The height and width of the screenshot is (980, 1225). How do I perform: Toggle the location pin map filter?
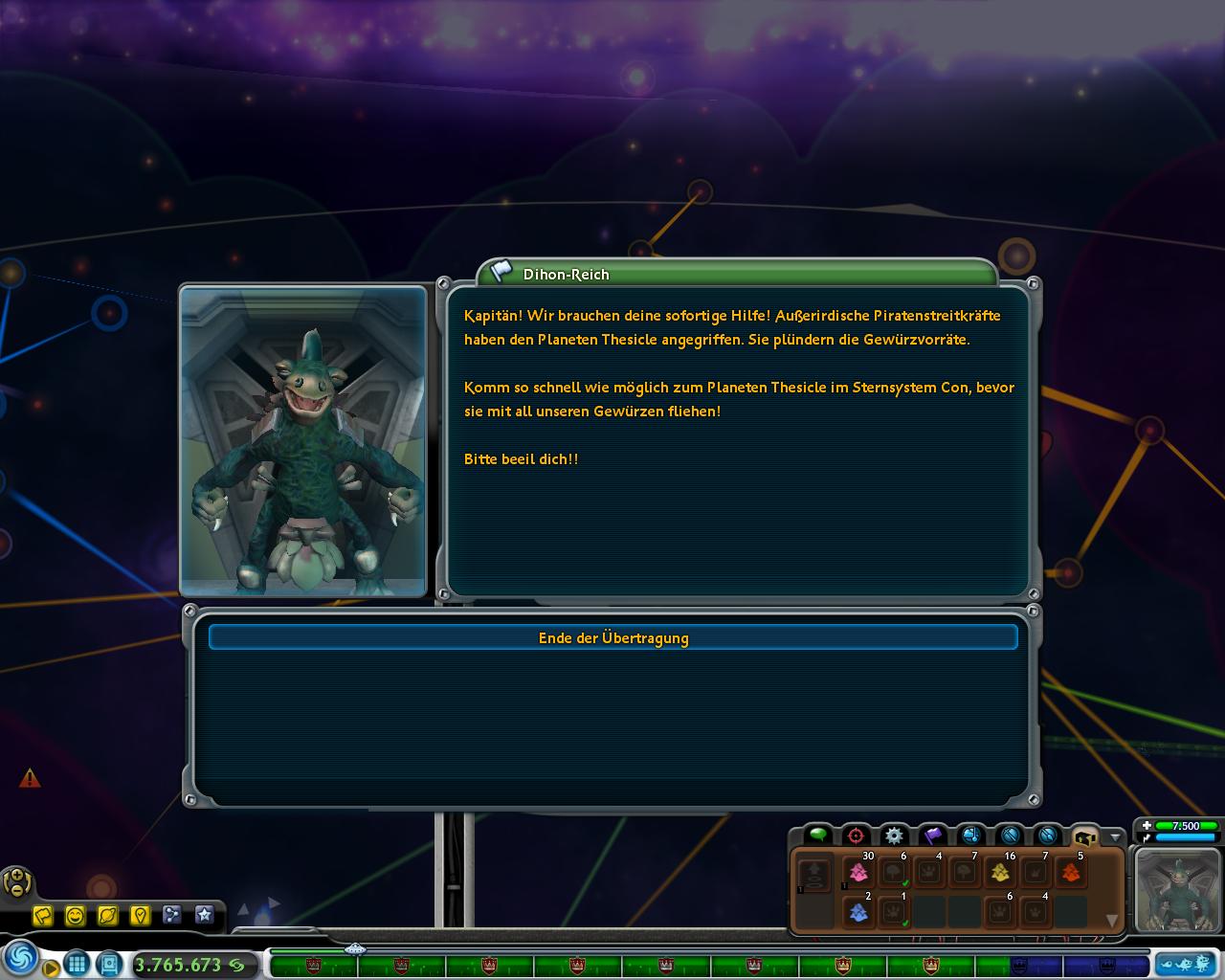140,916
